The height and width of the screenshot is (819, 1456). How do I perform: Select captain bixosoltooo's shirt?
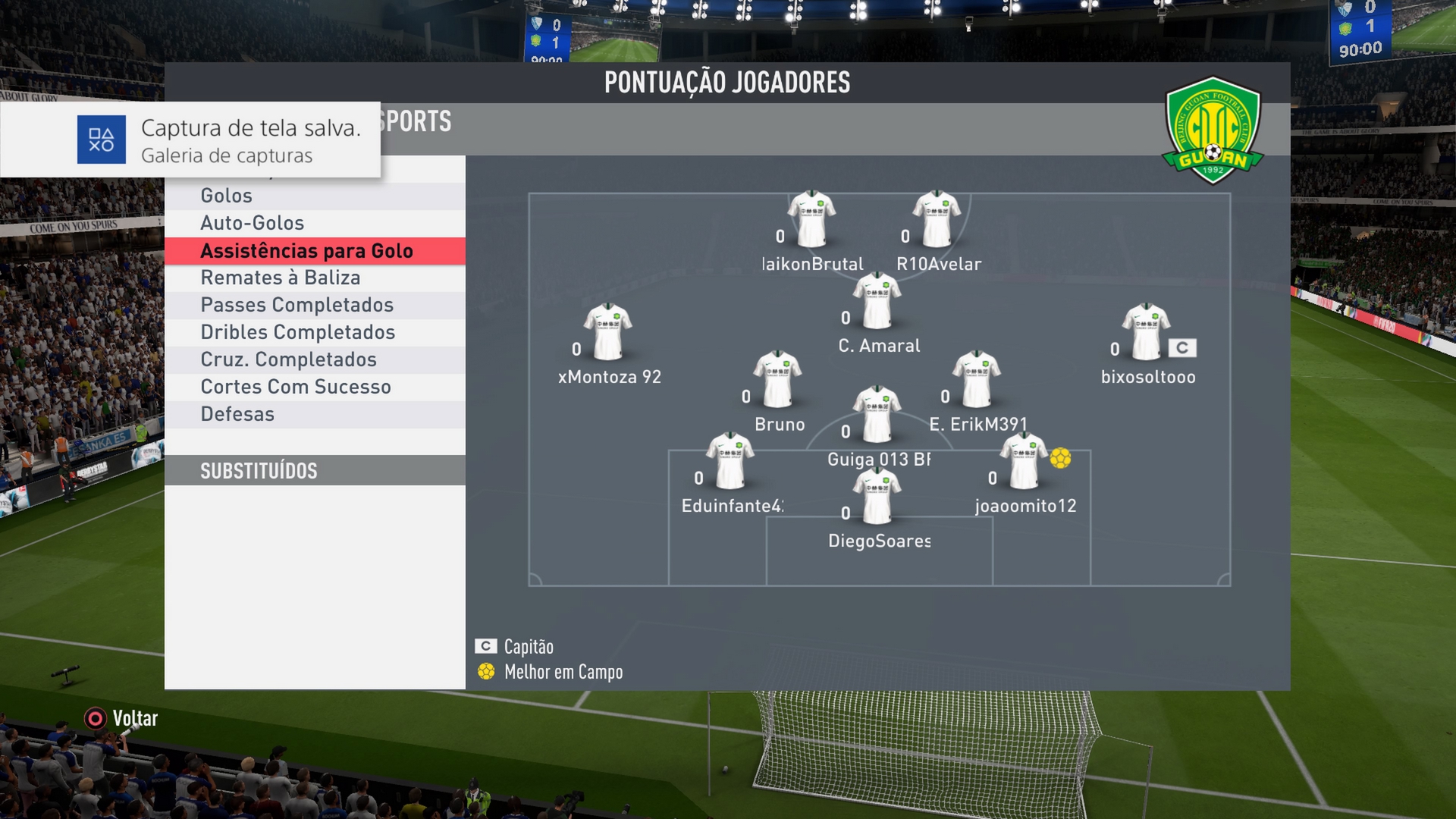(1146, 334)
